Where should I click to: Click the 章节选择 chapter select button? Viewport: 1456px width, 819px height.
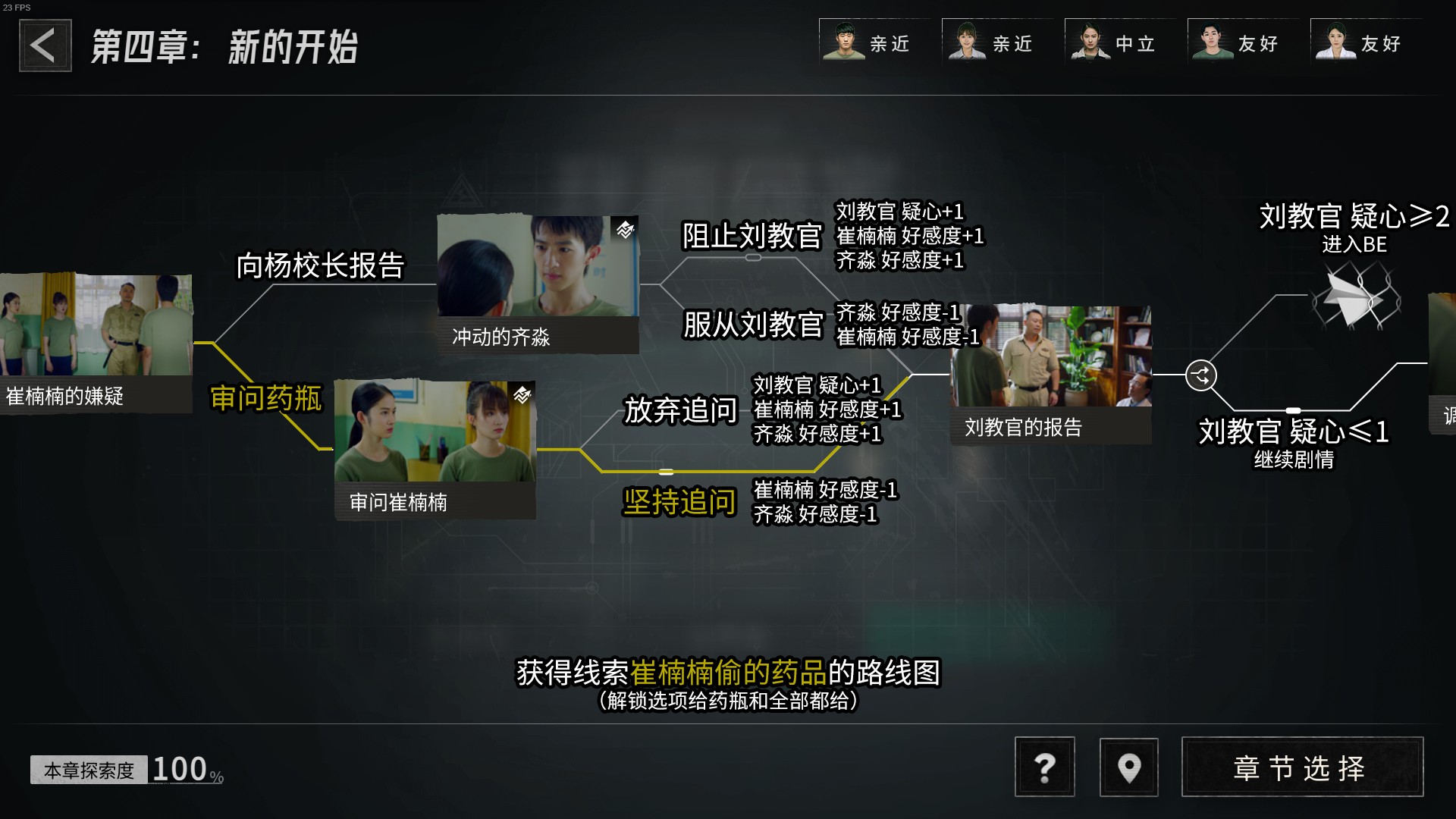click(x=1301, y=767)
